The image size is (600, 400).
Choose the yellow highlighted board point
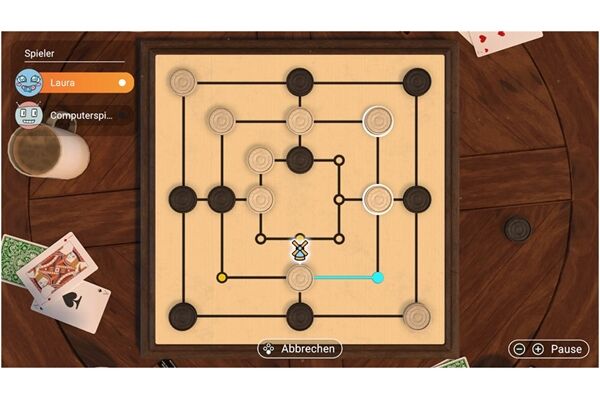tap(222, 277)
